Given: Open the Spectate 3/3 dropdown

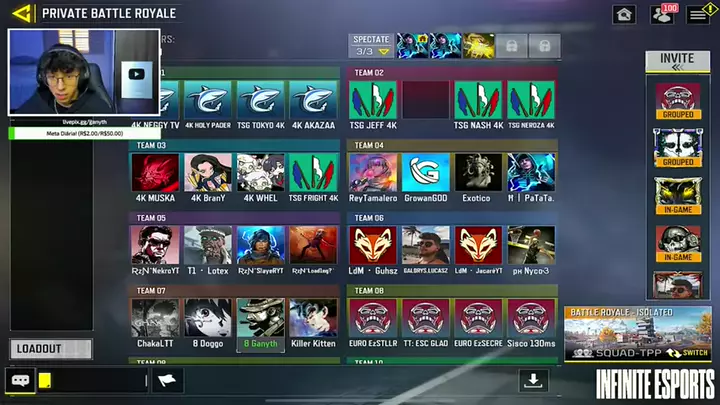Looking at the screenshot, I should click(370, 46).
